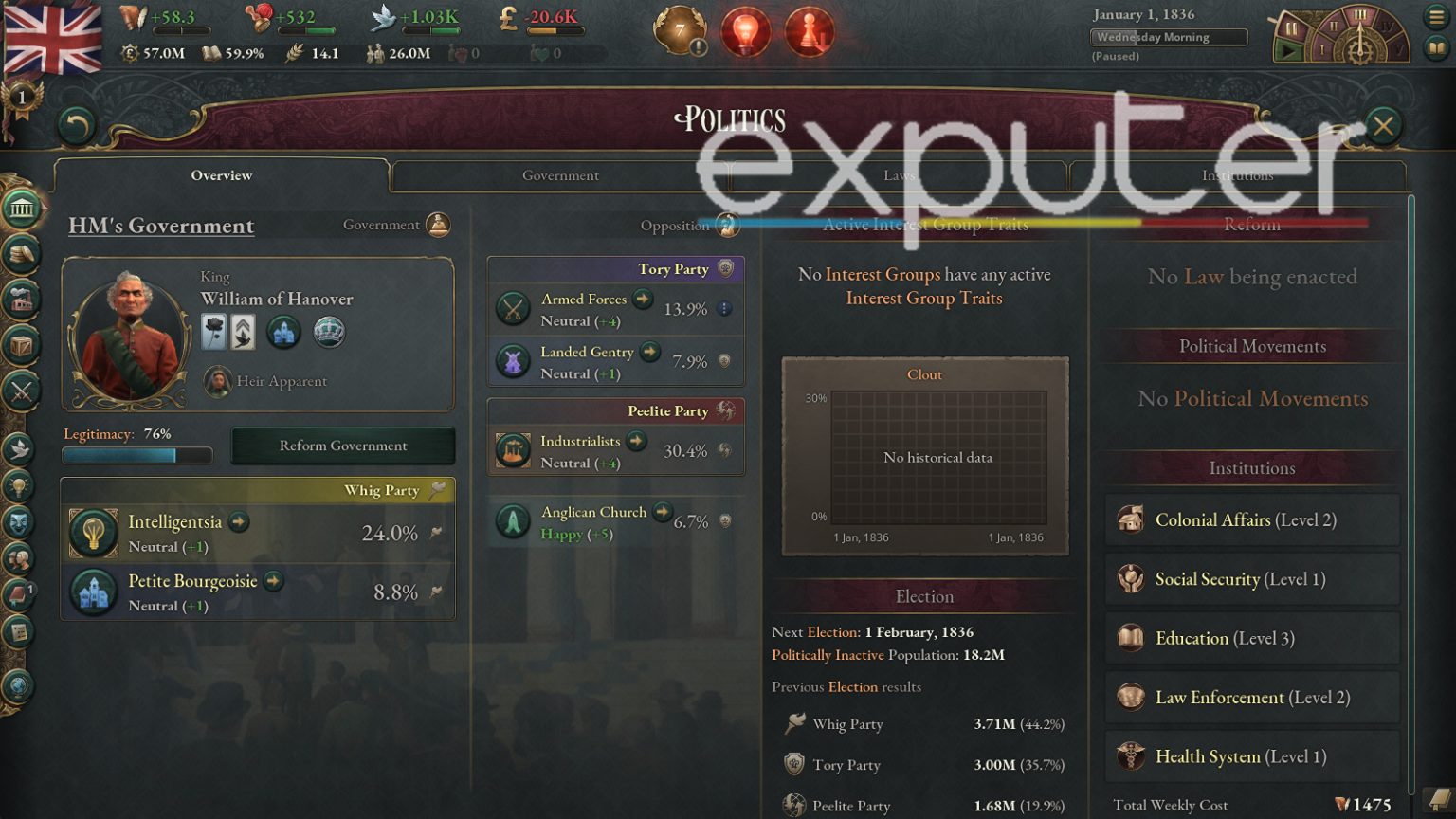Expand Armed Forces interest group details

[642, 299]
